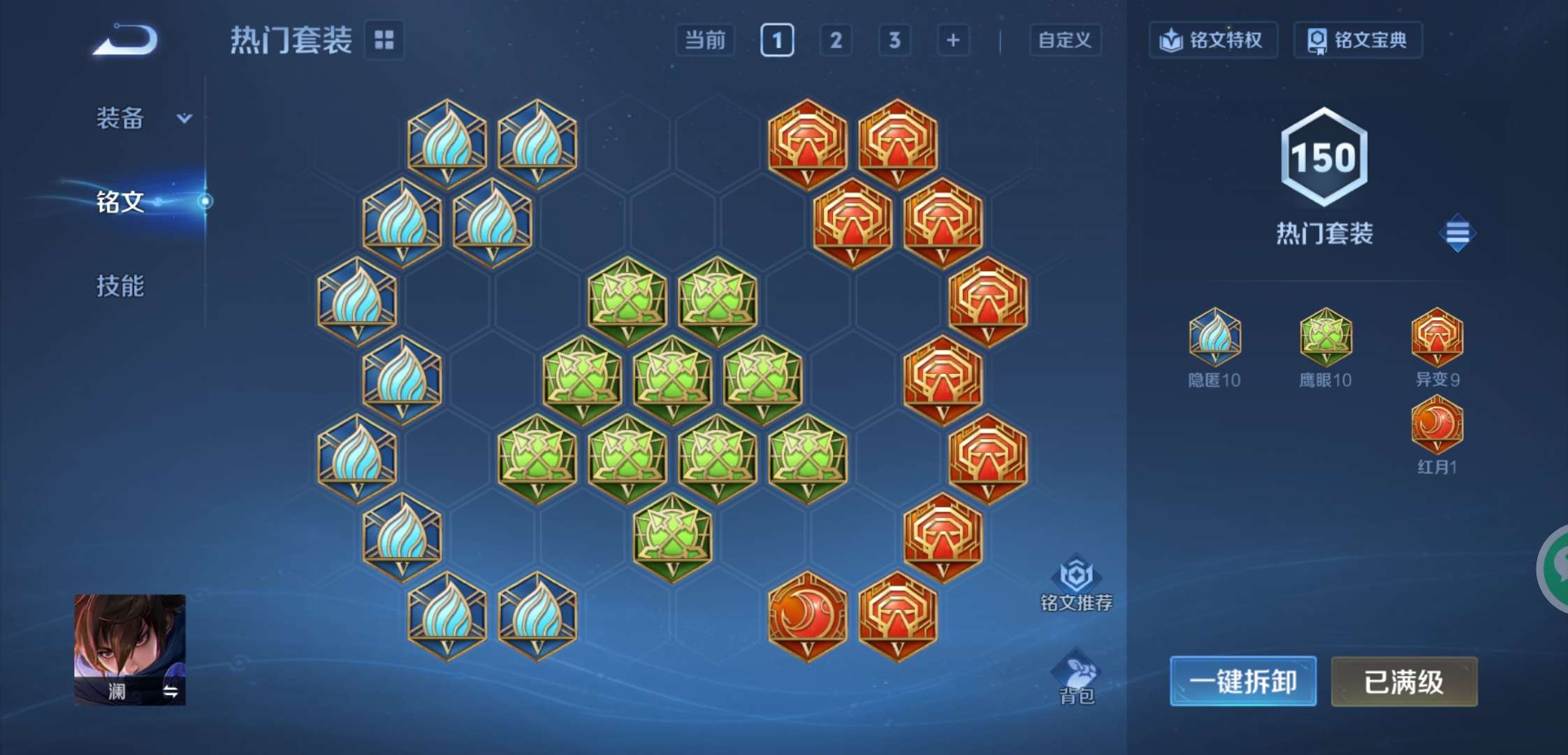Screen dimensions: 1568x755
Task: Open the 铭文宝典 codex
Action: 1356,40
